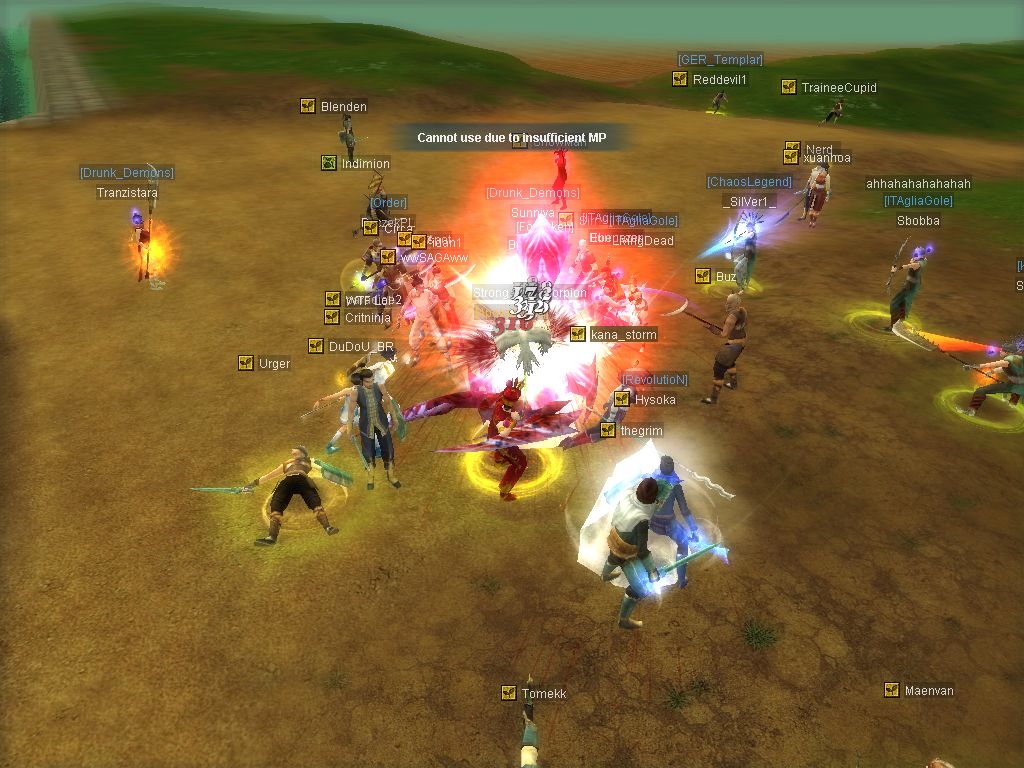
Task: Select player Blenden's nameplate
Action: coord(343,107)
